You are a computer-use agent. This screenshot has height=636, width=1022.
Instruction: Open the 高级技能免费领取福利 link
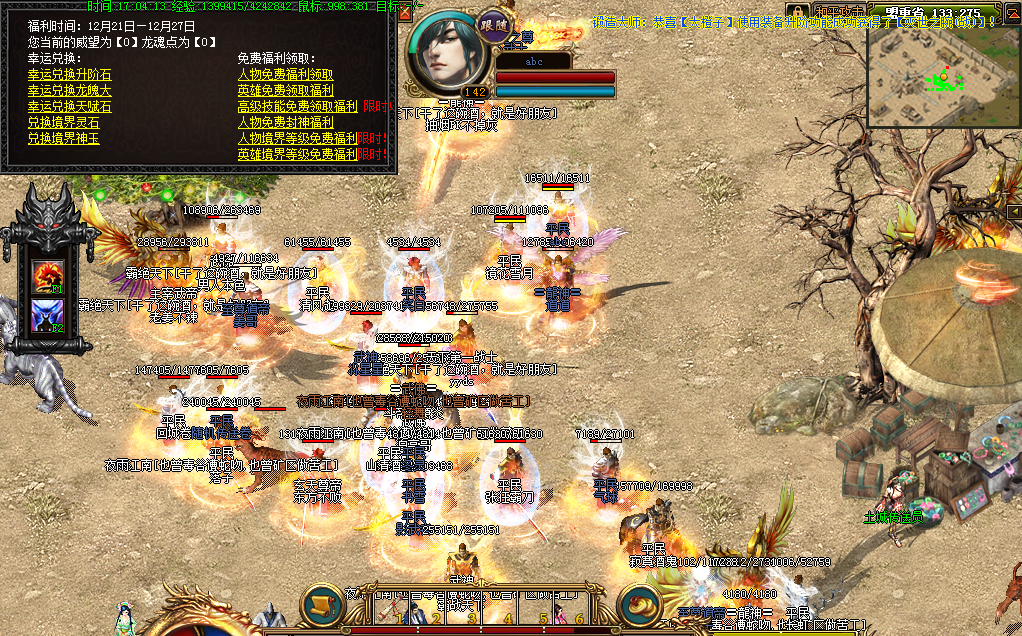[x=297, y=106]
